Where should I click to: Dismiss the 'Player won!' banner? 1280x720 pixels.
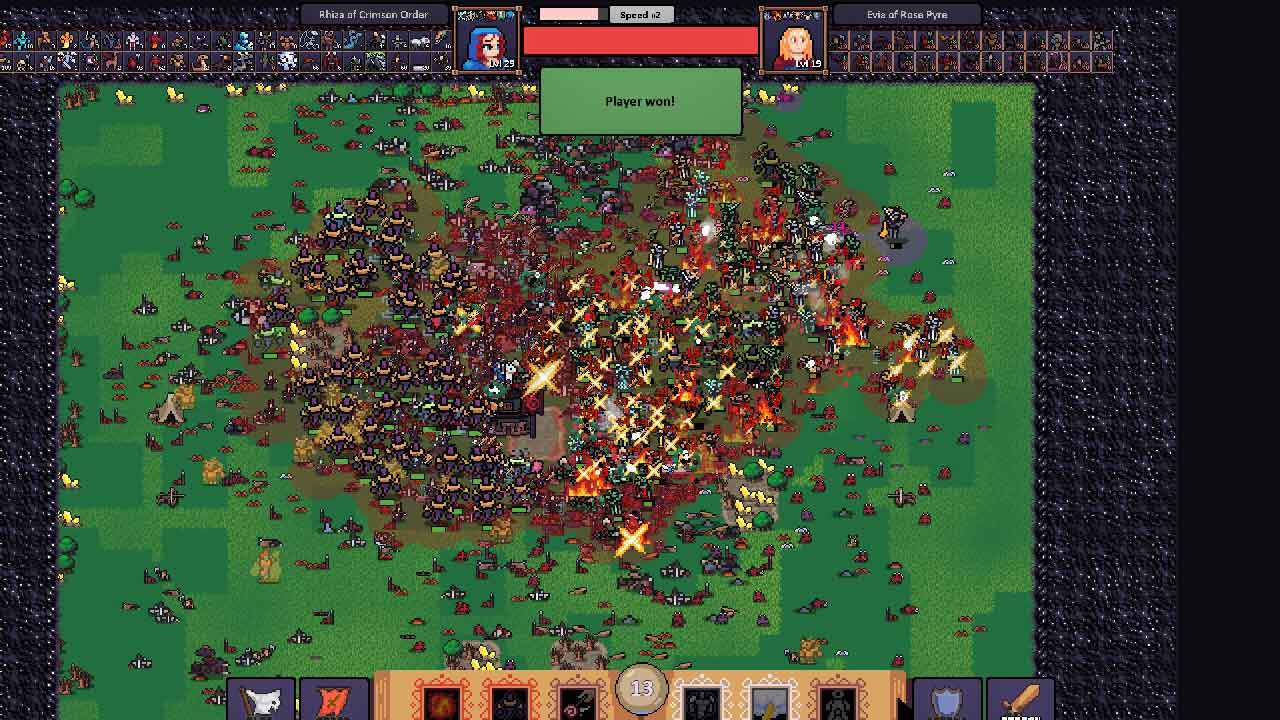640,101
